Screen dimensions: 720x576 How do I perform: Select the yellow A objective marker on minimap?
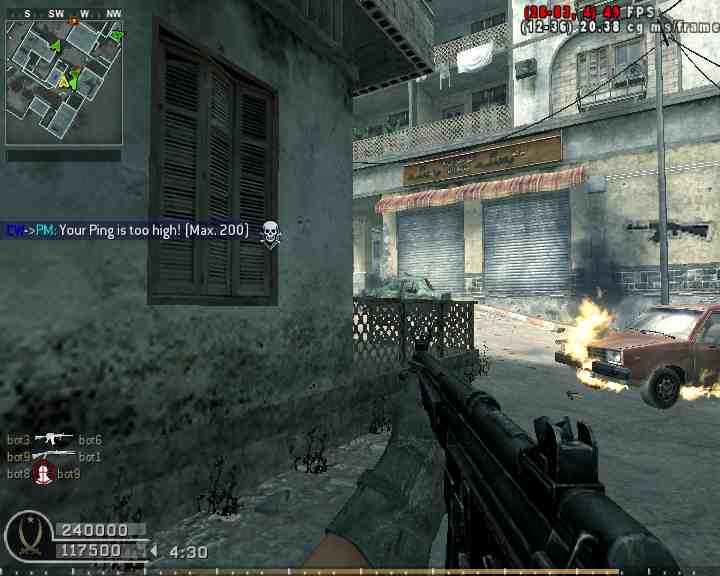(x=64, y=82)
